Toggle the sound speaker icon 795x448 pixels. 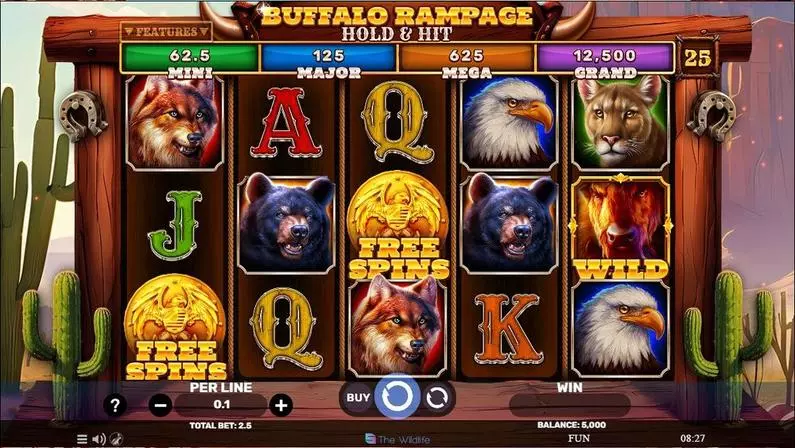coord(98,439)
